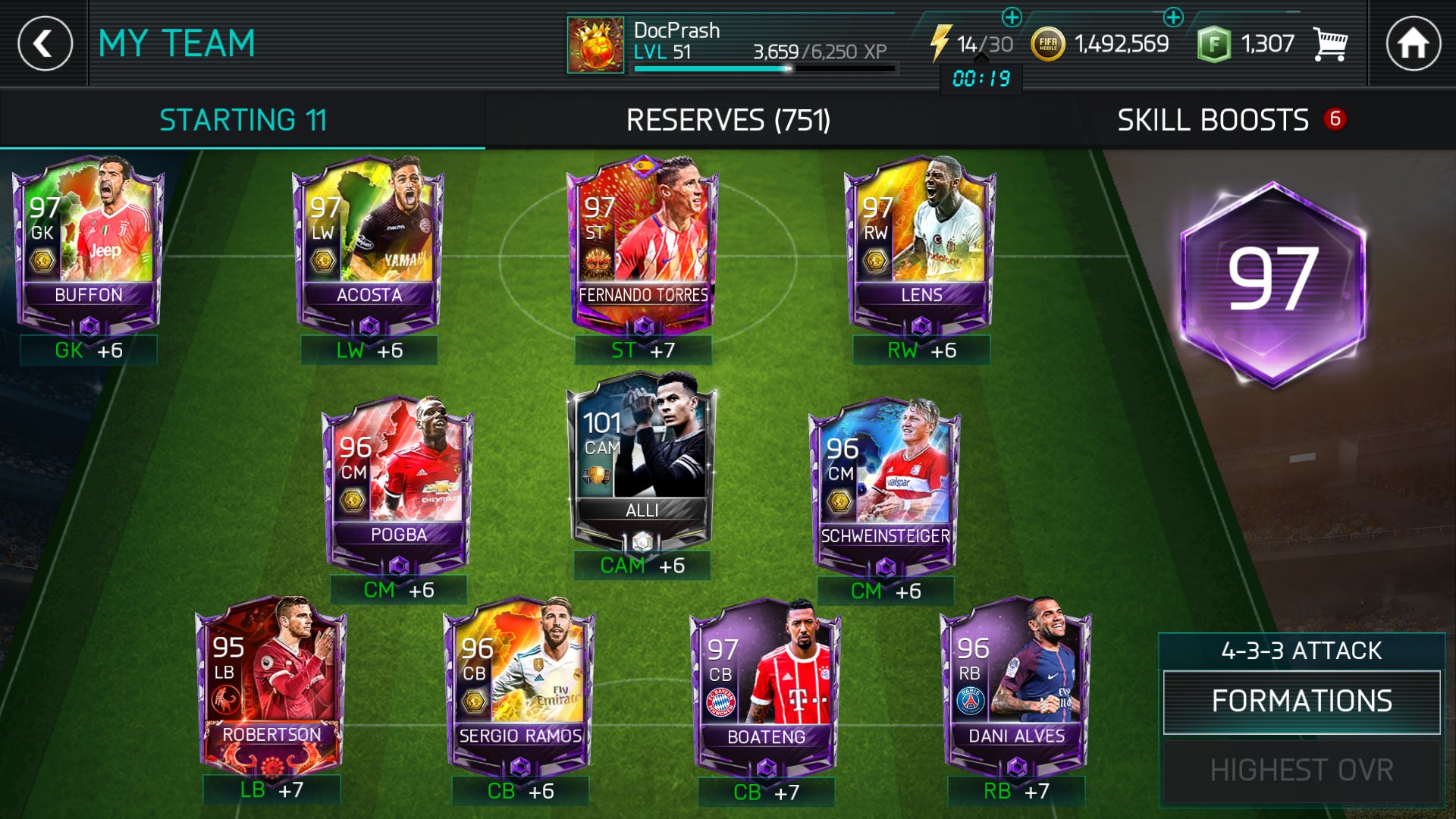Open the shopping cart store

(x=1330, y=45)
